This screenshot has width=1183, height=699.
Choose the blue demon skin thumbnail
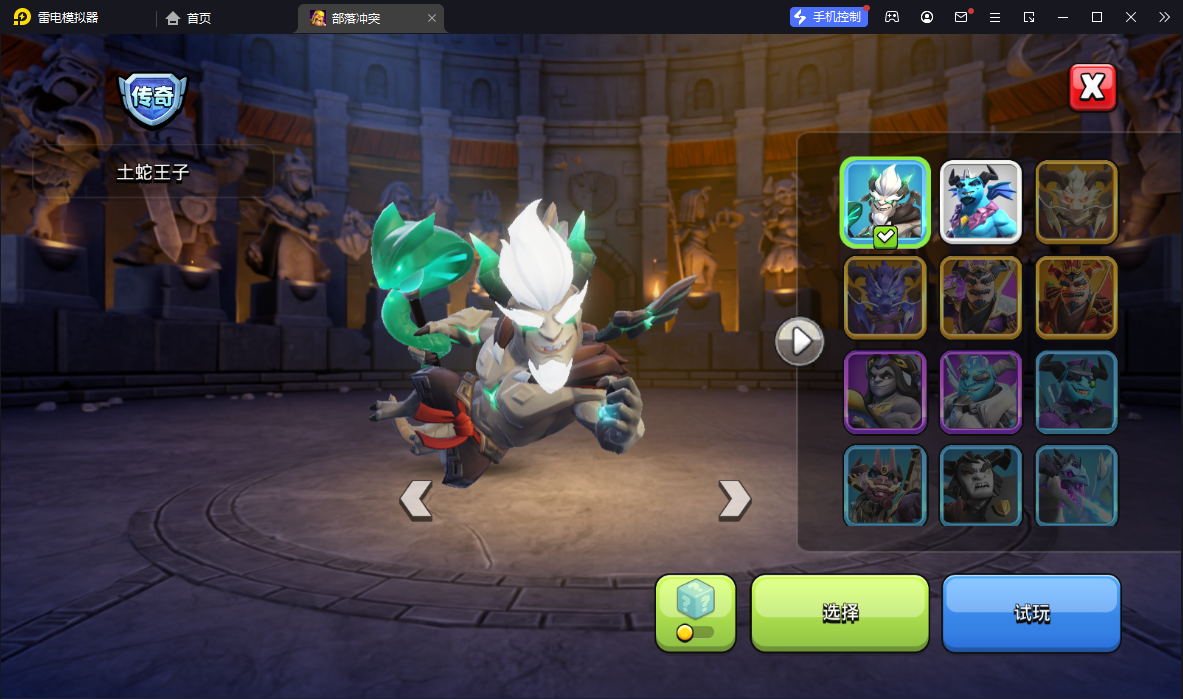pyautogui.click(x=980, y=202)
